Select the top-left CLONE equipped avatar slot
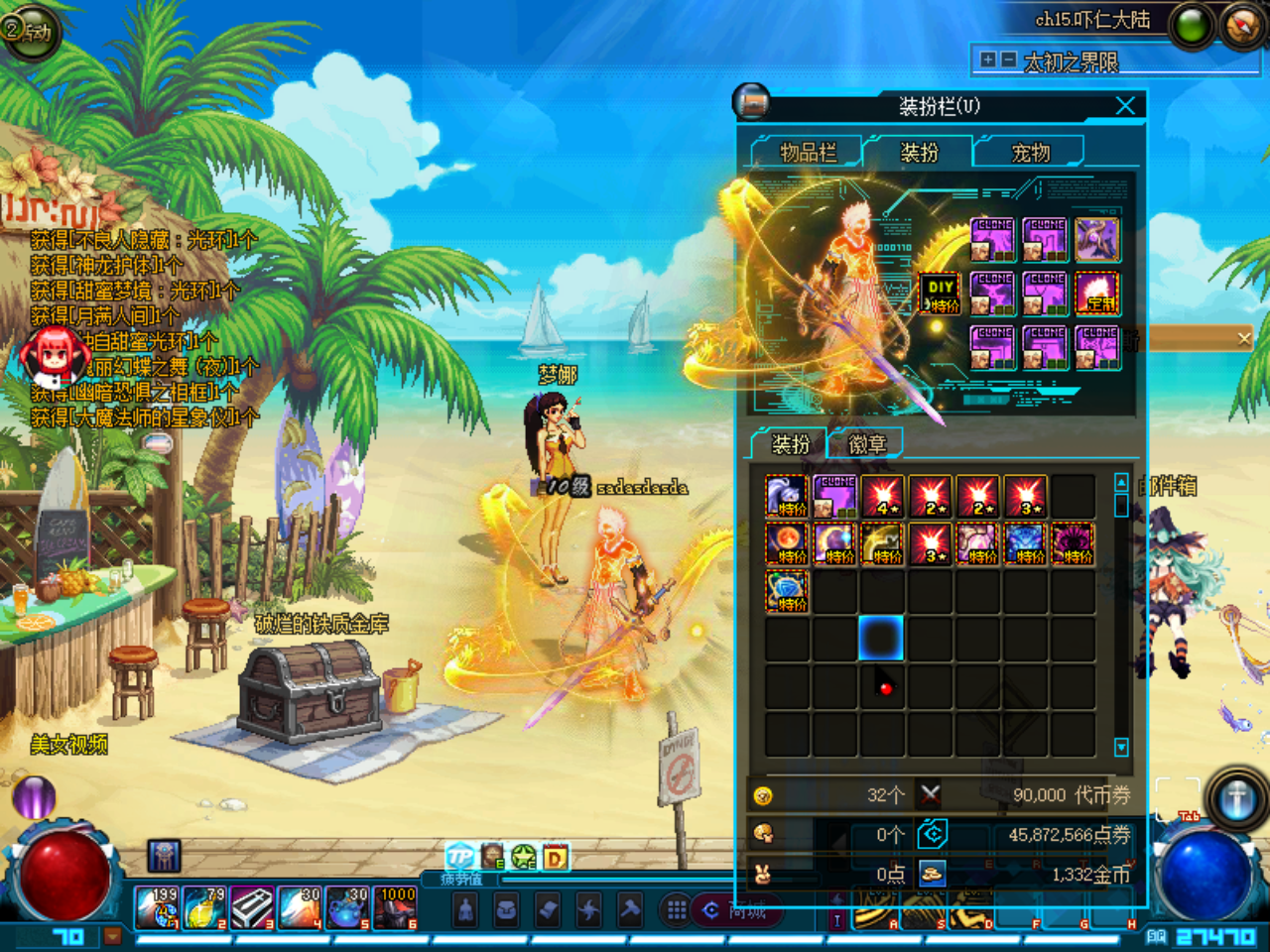 pos(995,238)
